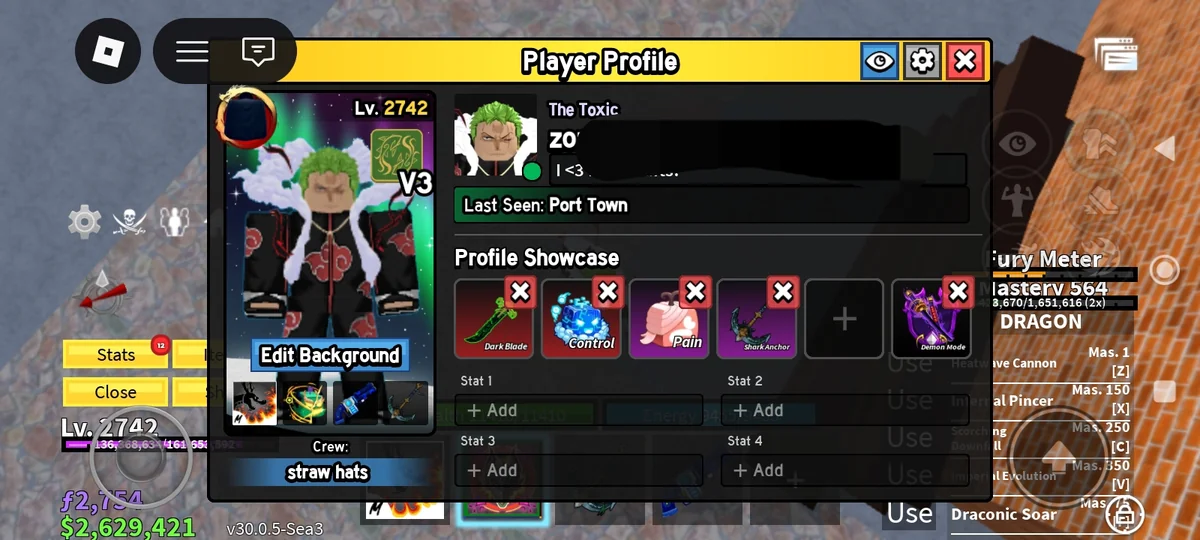The width and height of the screenshot is (1200, 540).
Task: Open profile settings gear button
Action: pyautogui.click(x=922, y=62)
